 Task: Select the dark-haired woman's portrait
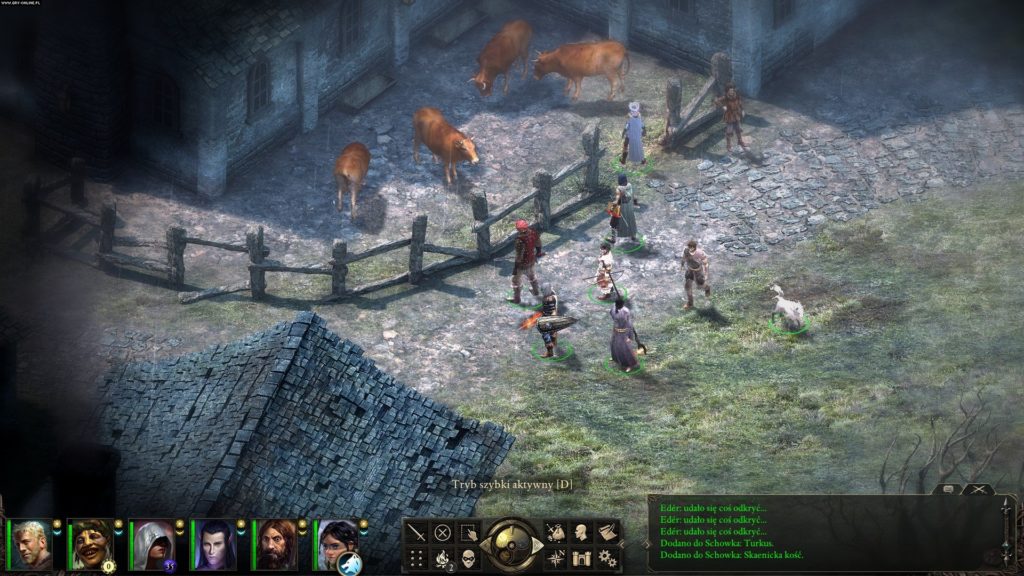pos(336,545)
